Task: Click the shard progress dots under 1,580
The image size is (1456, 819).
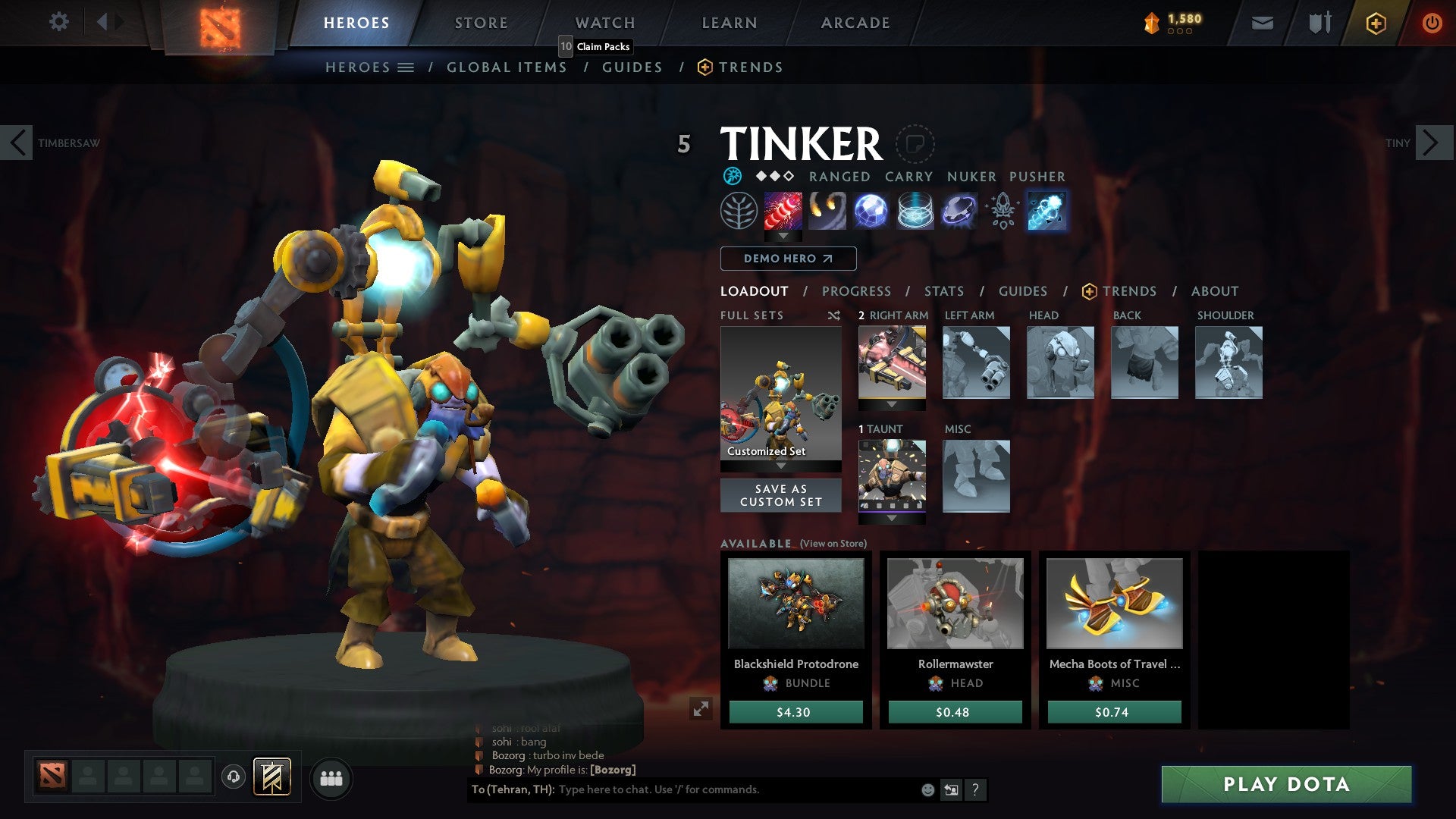Action: pos(1178,32)
